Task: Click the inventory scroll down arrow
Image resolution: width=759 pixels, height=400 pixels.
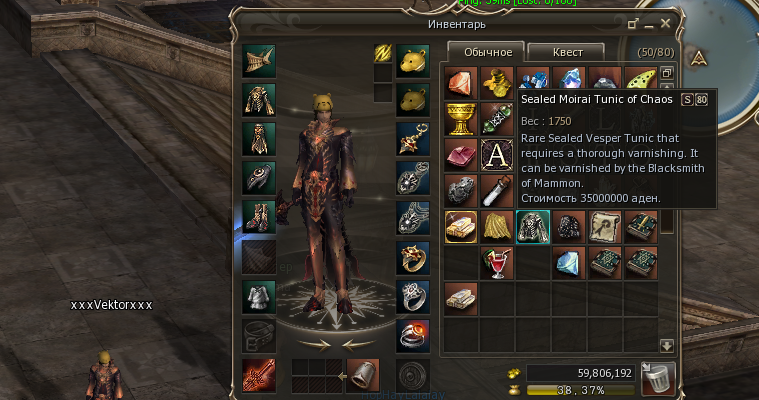Action: (x=667, y=345)
